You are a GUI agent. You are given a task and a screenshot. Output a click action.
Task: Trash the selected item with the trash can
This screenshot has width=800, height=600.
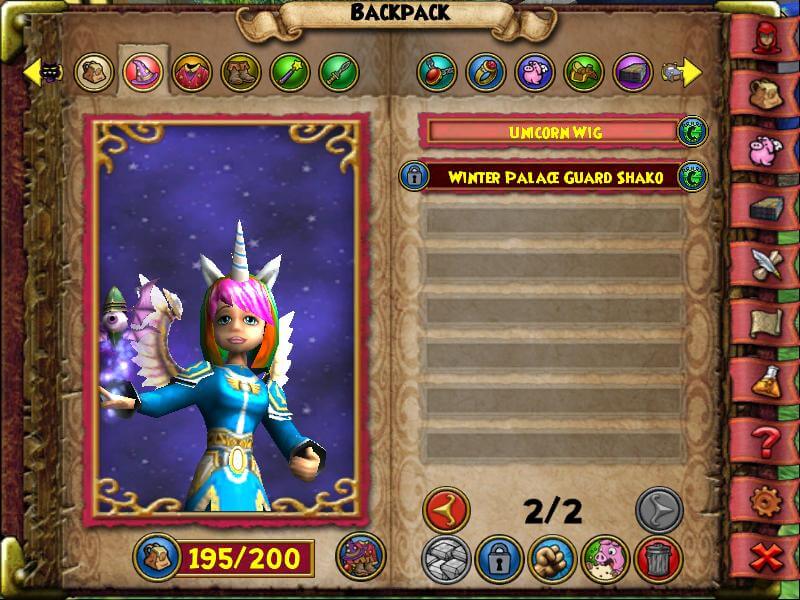coord(658,559)
